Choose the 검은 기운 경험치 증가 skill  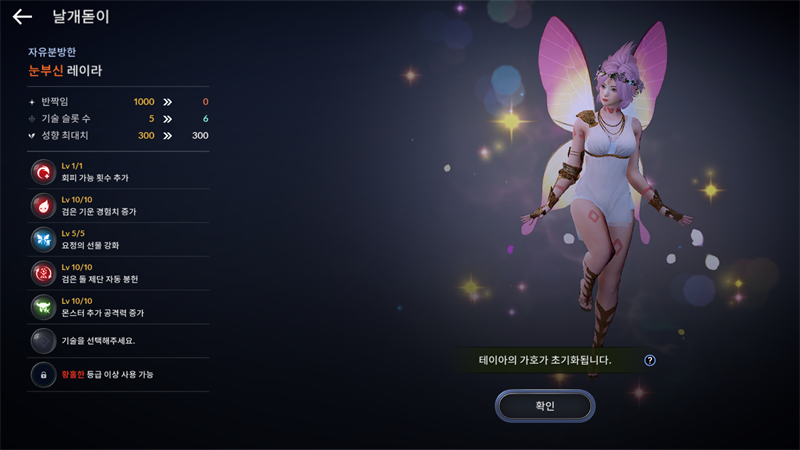pos(44,206)
